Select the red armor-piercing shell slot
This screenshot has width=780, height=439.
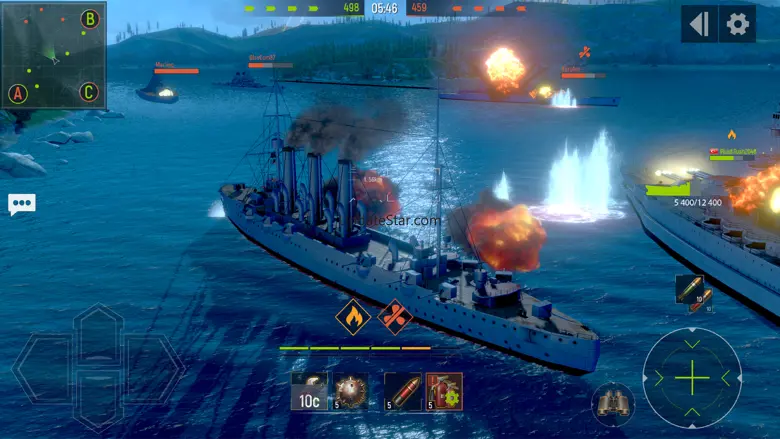[401, 391]
